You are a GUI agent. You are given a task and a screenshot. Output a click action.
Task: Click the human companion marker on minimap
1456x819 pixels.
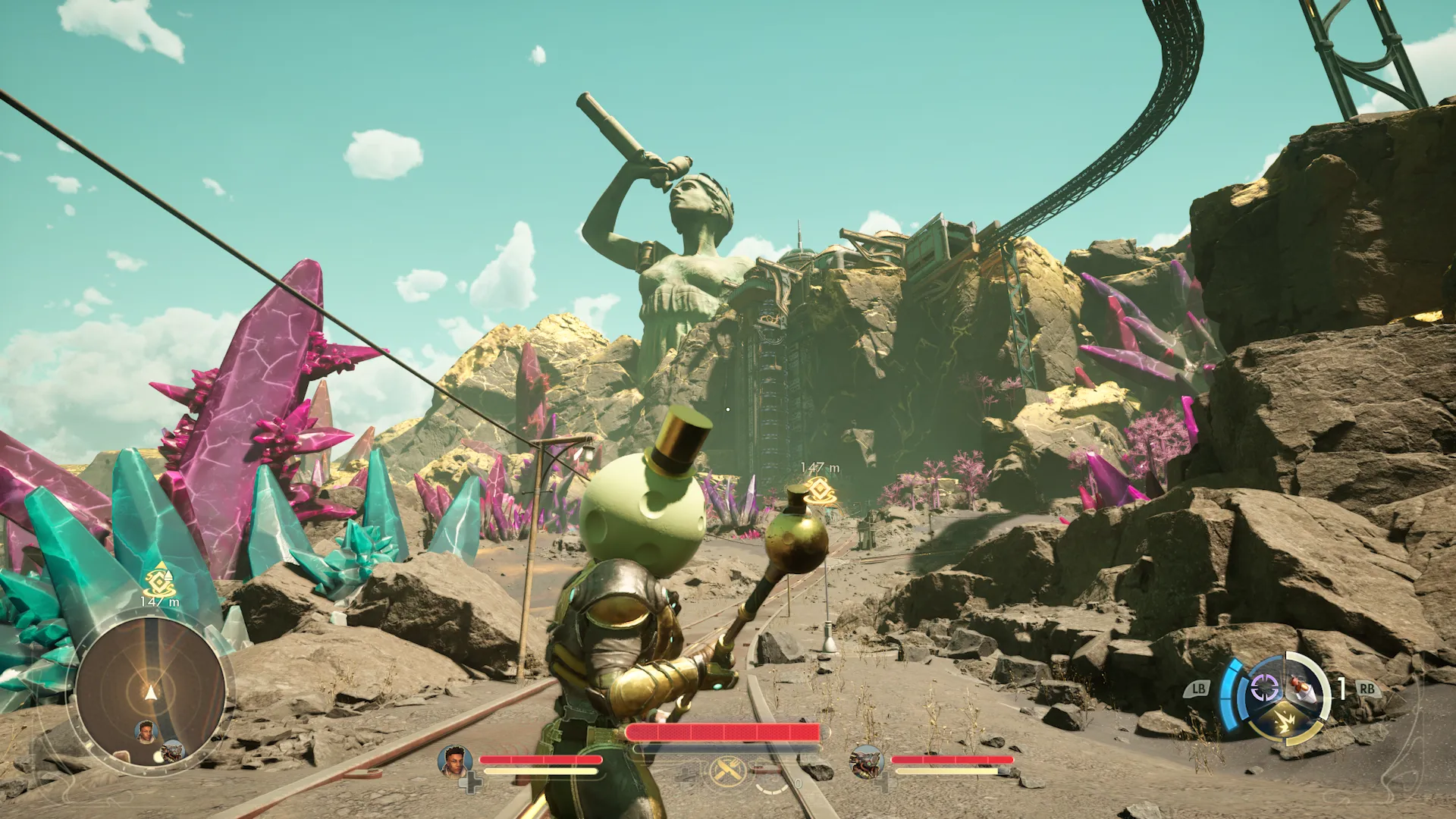[x=146, y=732]
